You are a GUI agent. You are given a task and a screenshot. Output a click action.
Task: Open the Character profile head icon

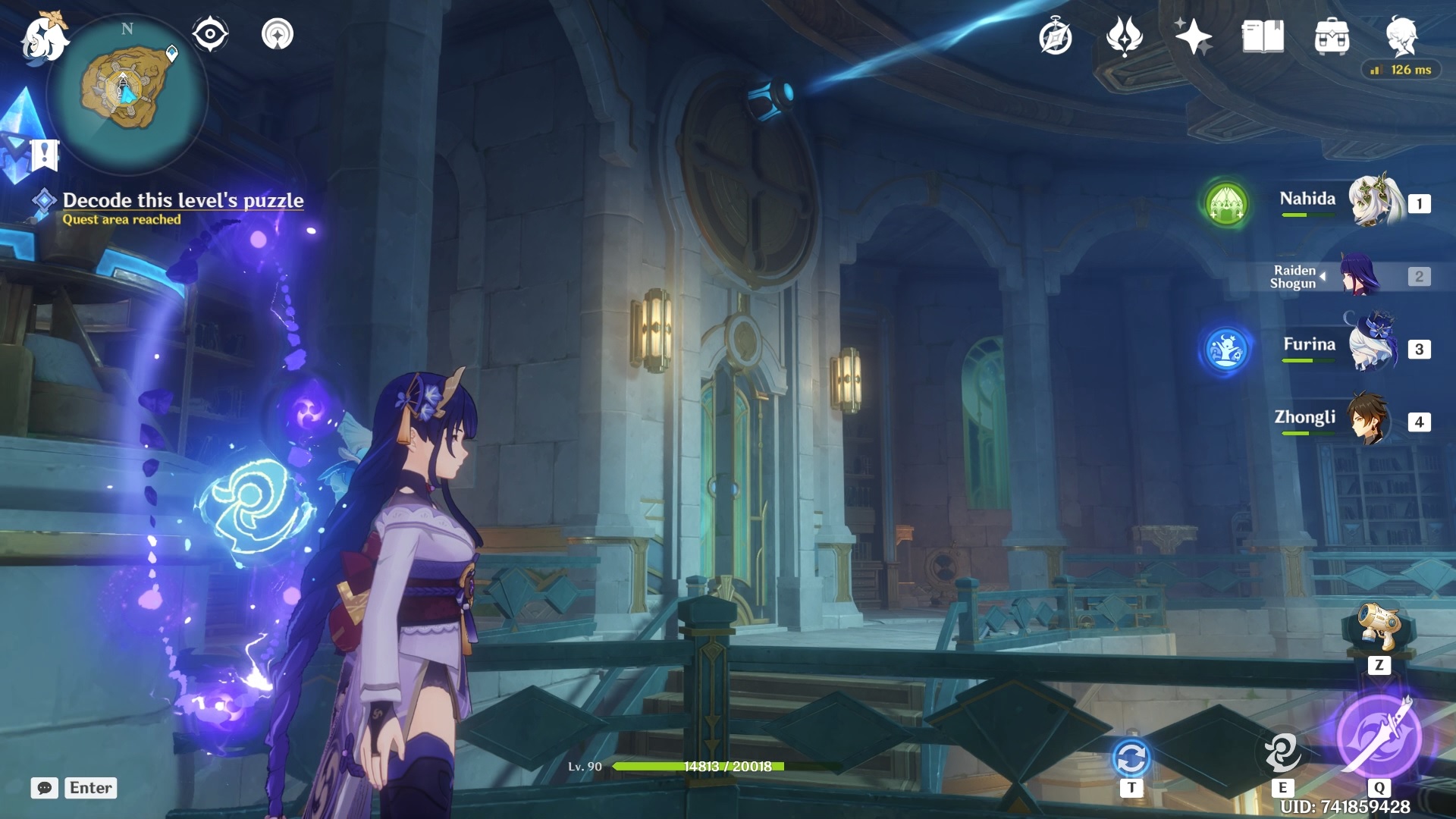coord(1401,36)
